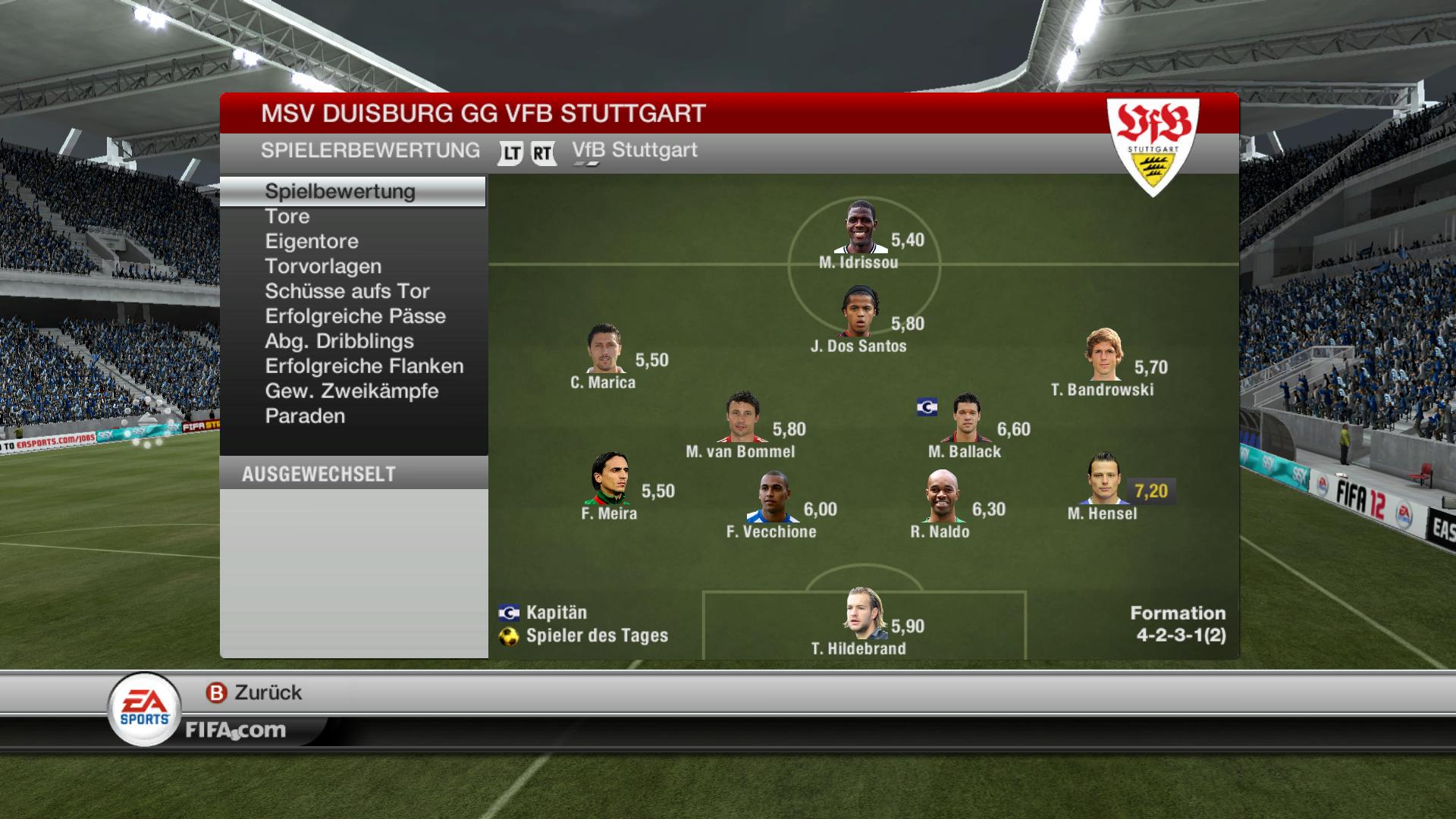The height and width of the screenshot is (819, 1456).
Task: Pick J. Dos Santos on the pitch
Action: tap(860, 311)
